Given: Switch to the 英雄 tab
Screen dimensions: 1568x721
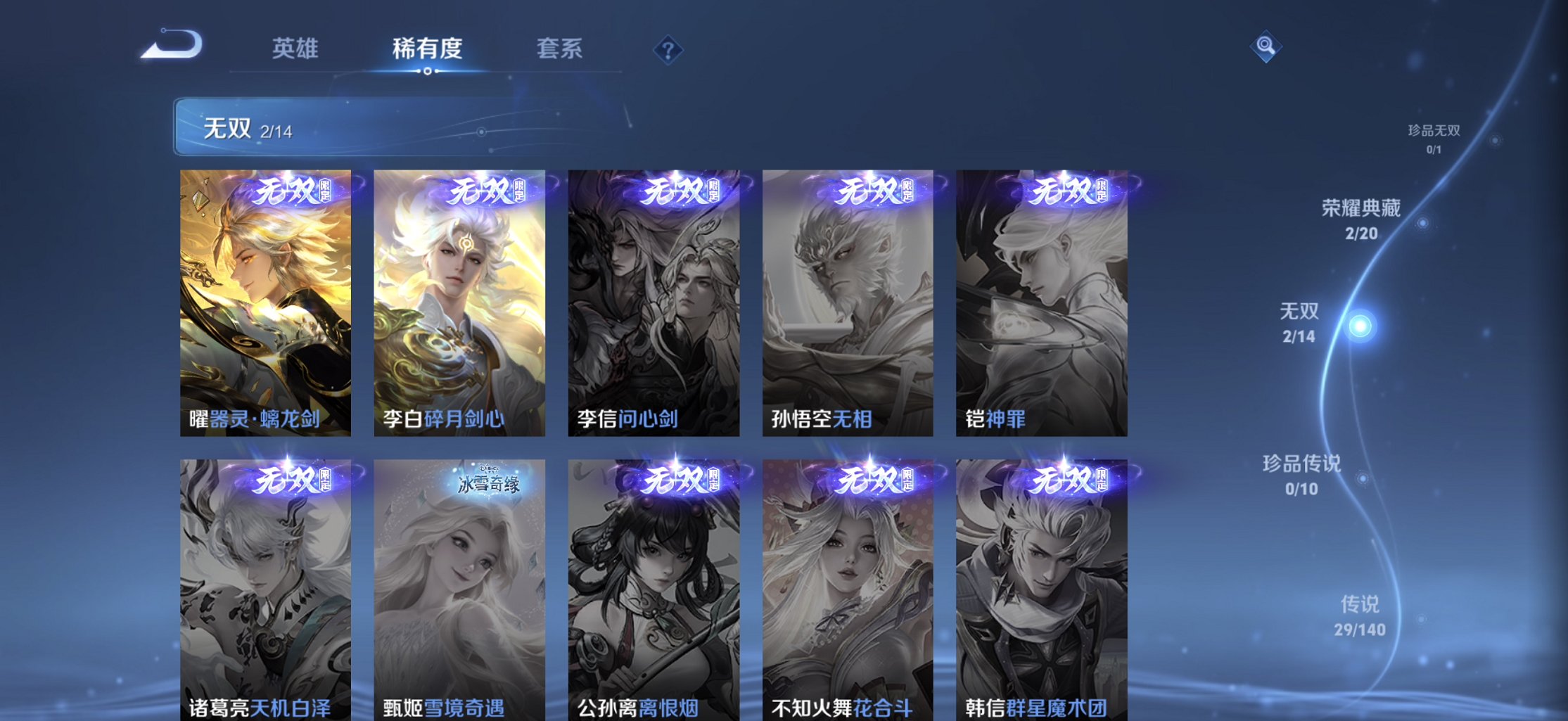Looking at the screenshot, I should point(295,49).
